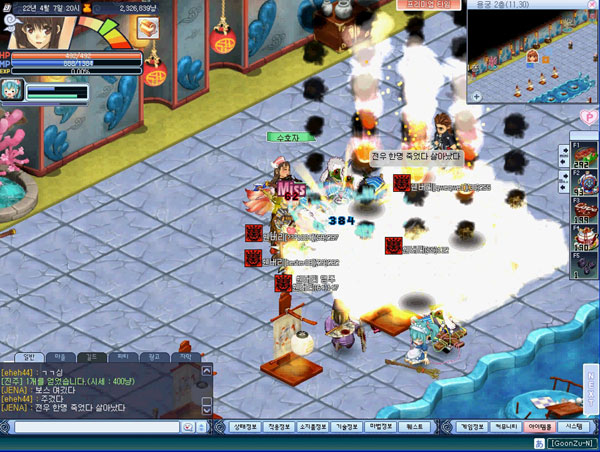Switch to the 일반 chat tab

click(29, 356)
